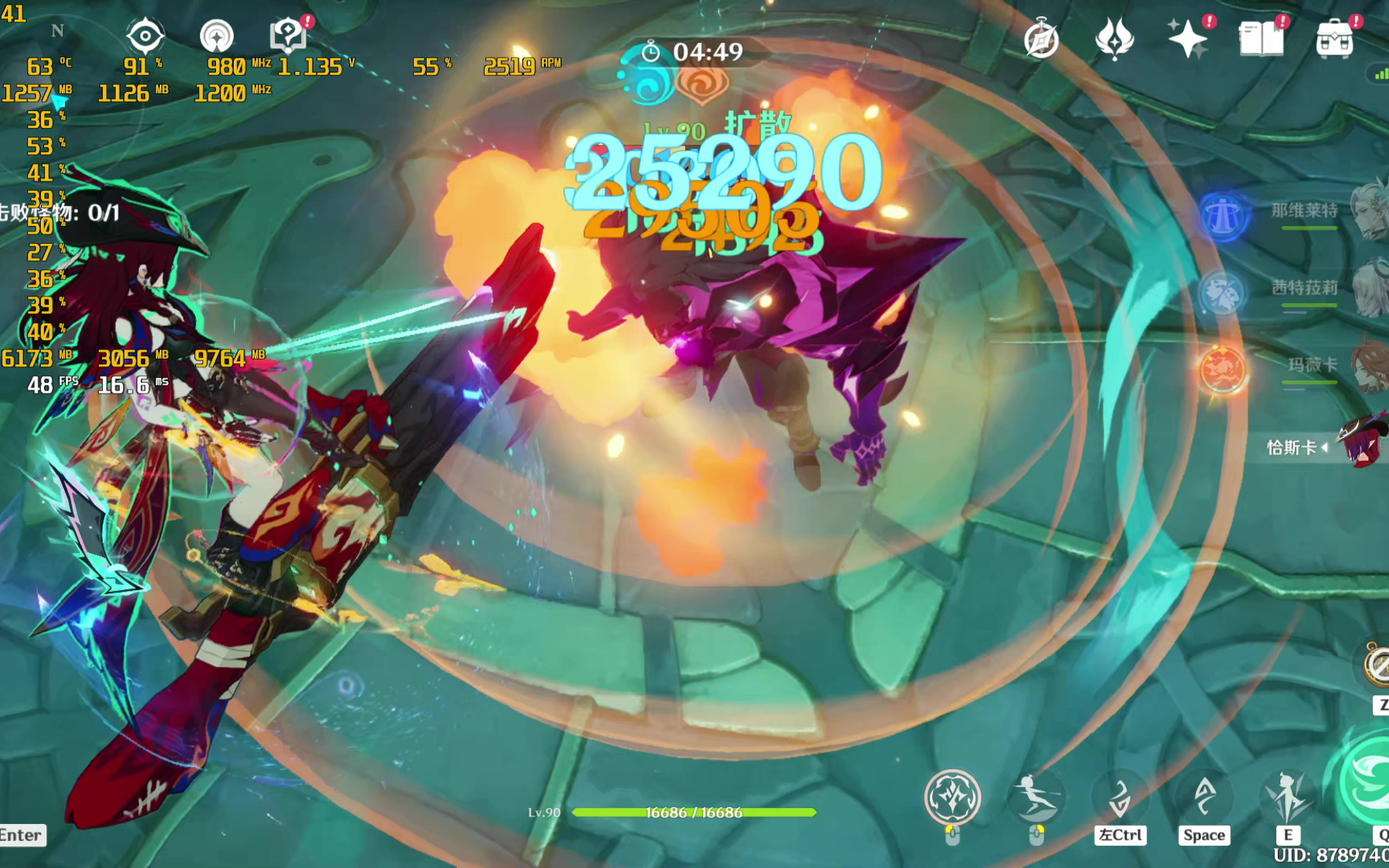The height and width of the screenshot is (868, 1389).
Task: Open the four-pointed star events icon
Action: point(1187,39)
